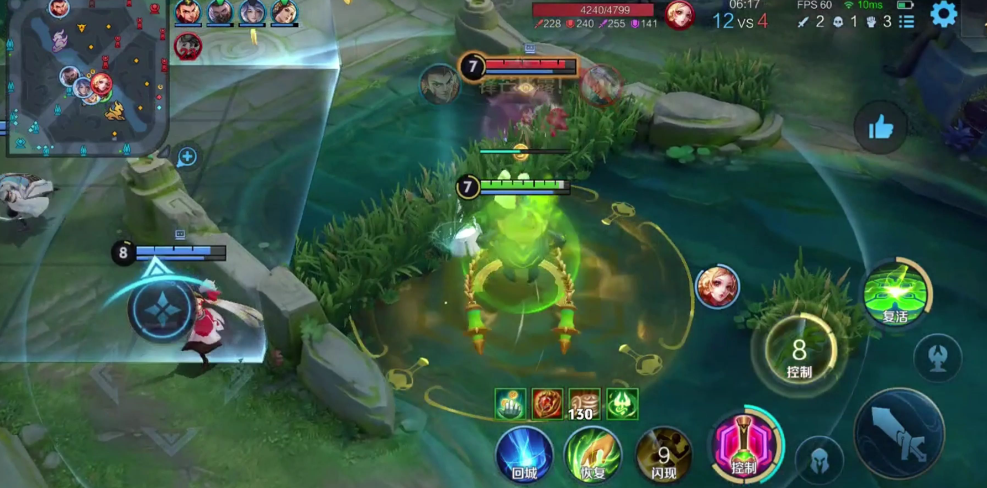Screen dimensions: 987x488
Task: Select the red shield equipment icon
Action: tap(547, 403)
